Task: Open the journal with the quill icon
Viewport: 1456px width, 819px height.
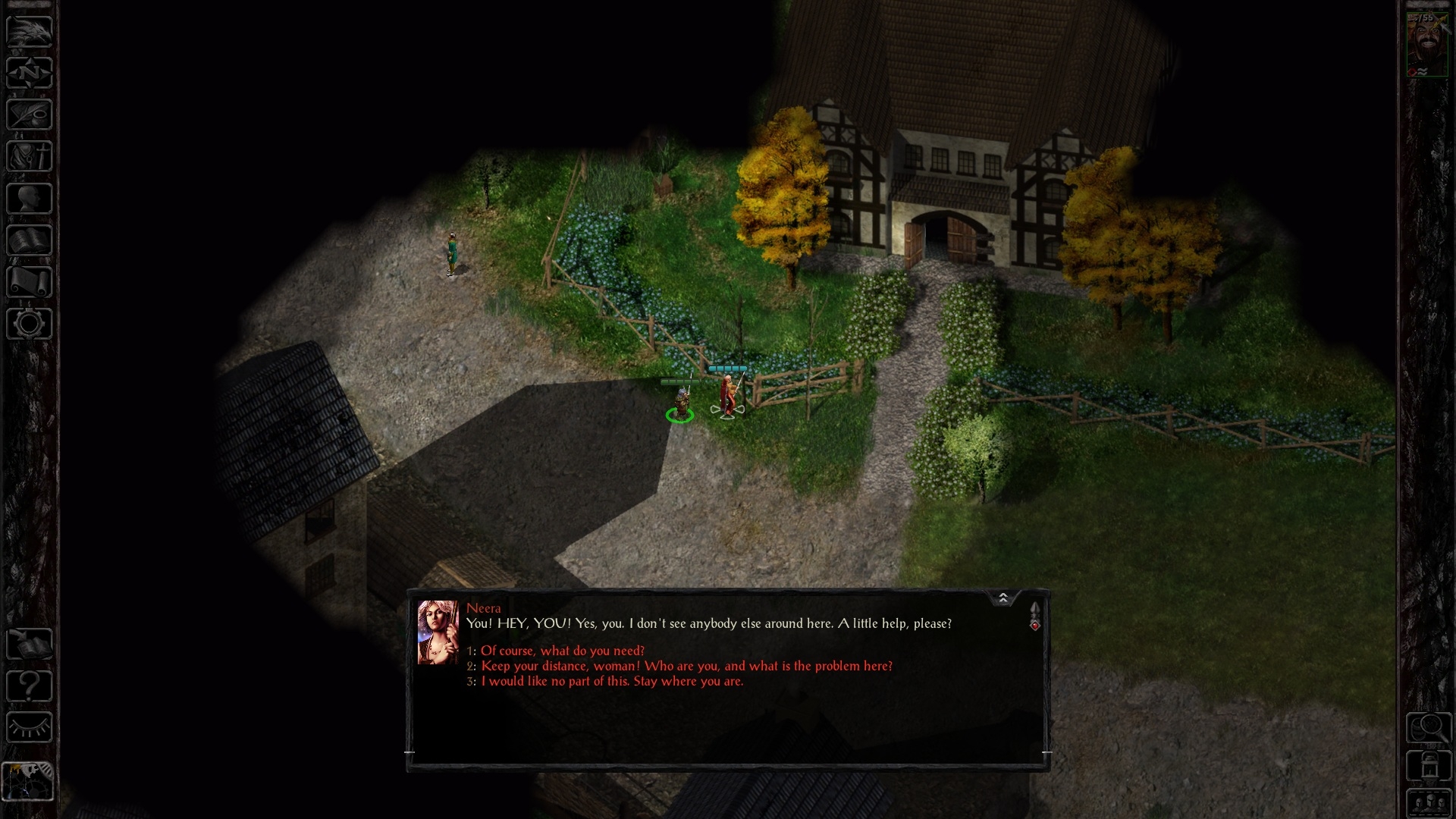Action: (x=30, y=115)
